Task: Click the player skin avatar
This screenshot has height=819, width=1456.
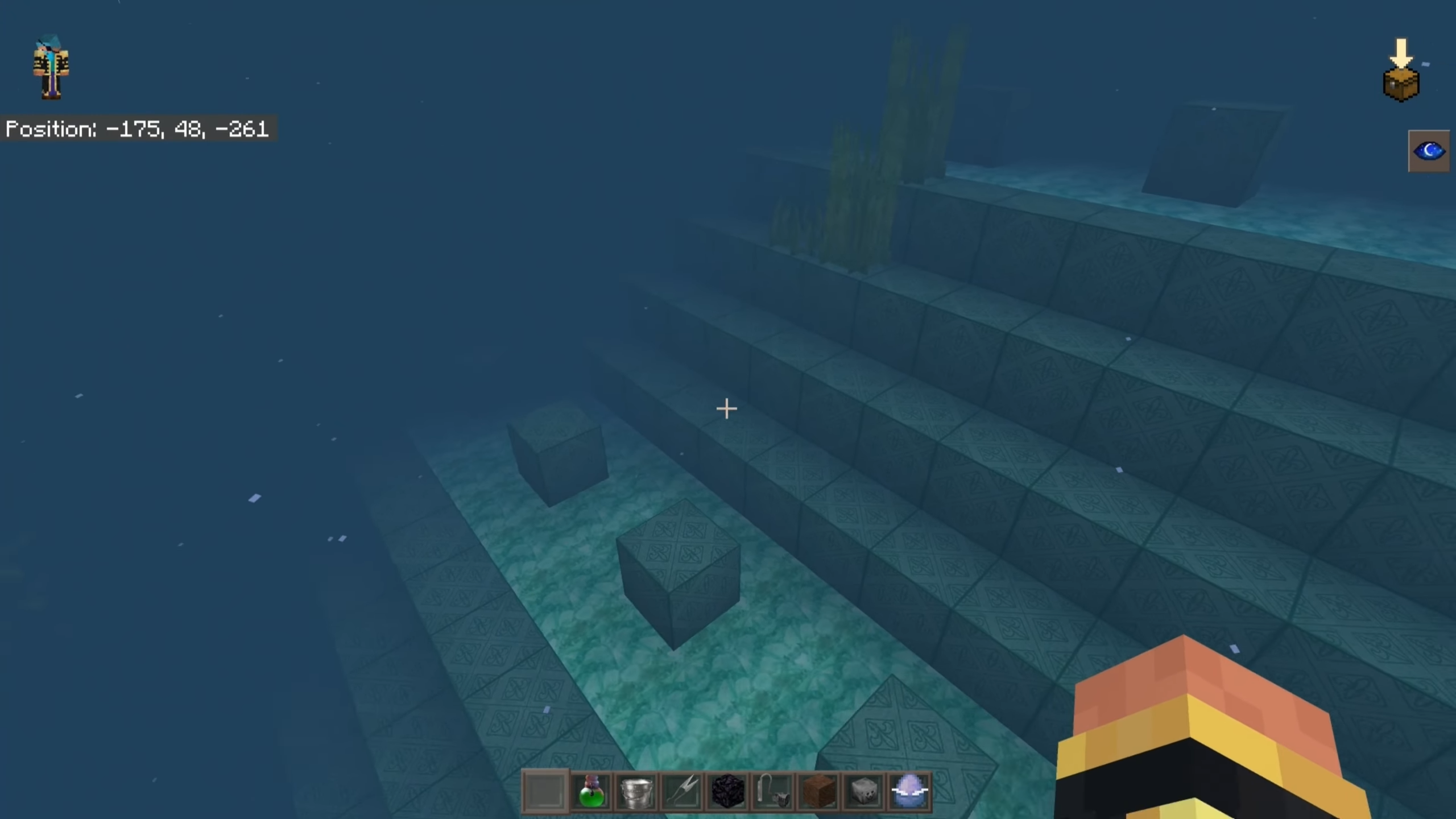Action: [x=51, y=67]
